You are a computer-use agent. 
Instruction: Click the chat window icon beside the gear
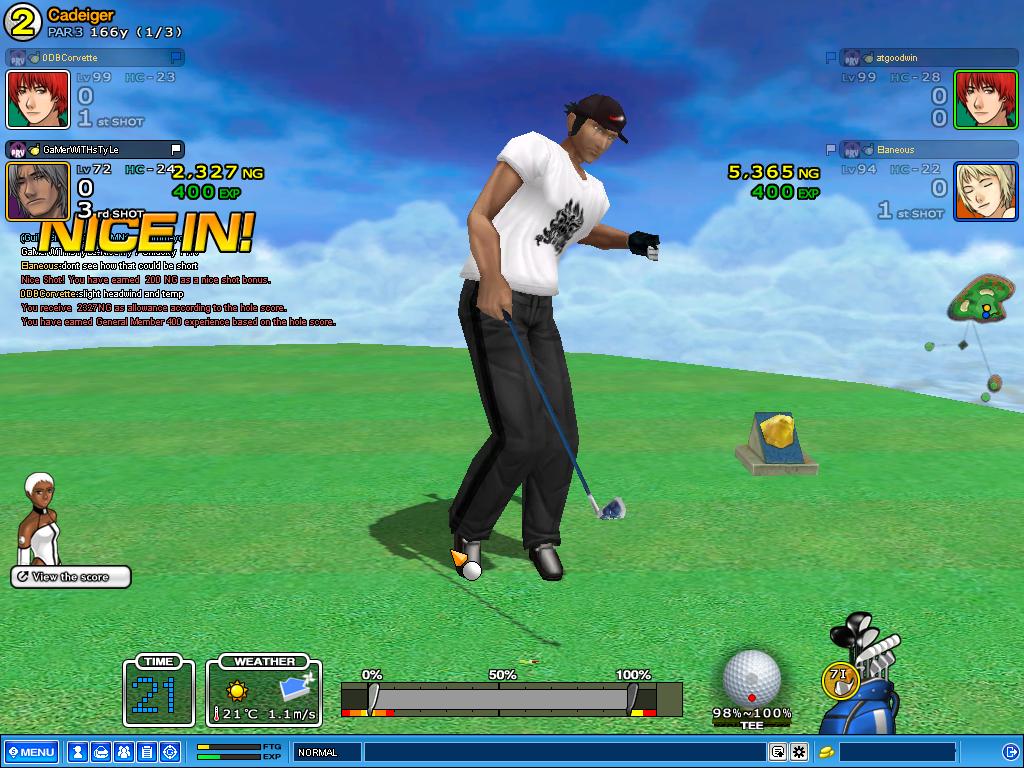[778, 752]
